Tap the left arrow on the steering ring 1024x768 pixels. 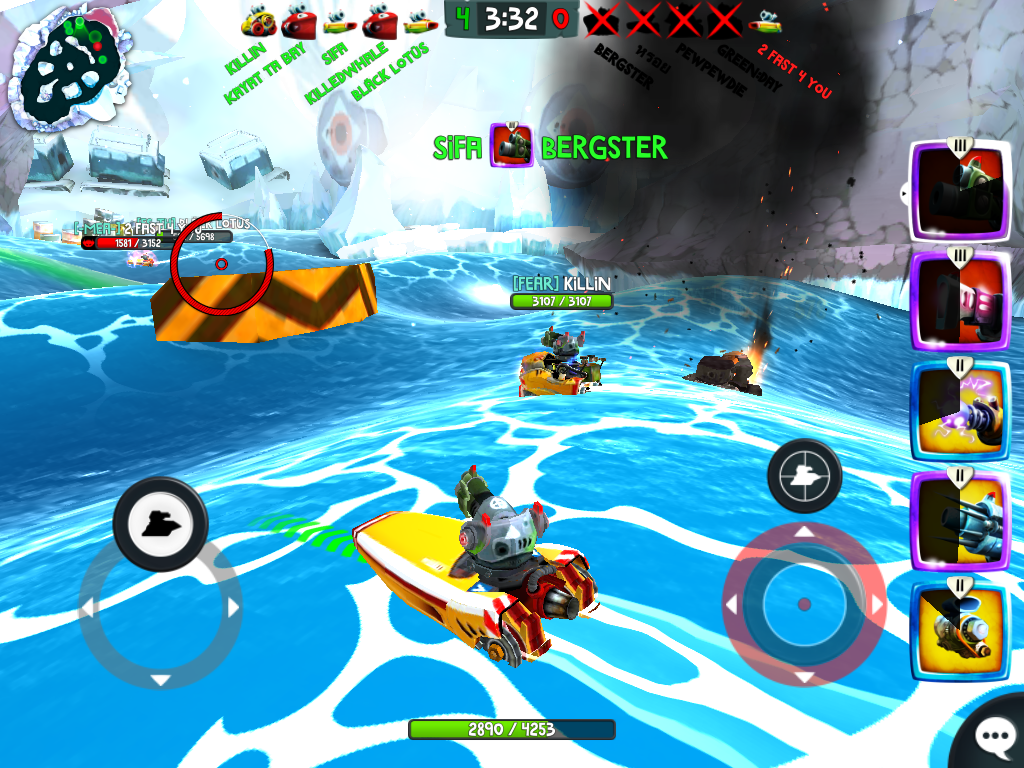(x=87, y=608)
